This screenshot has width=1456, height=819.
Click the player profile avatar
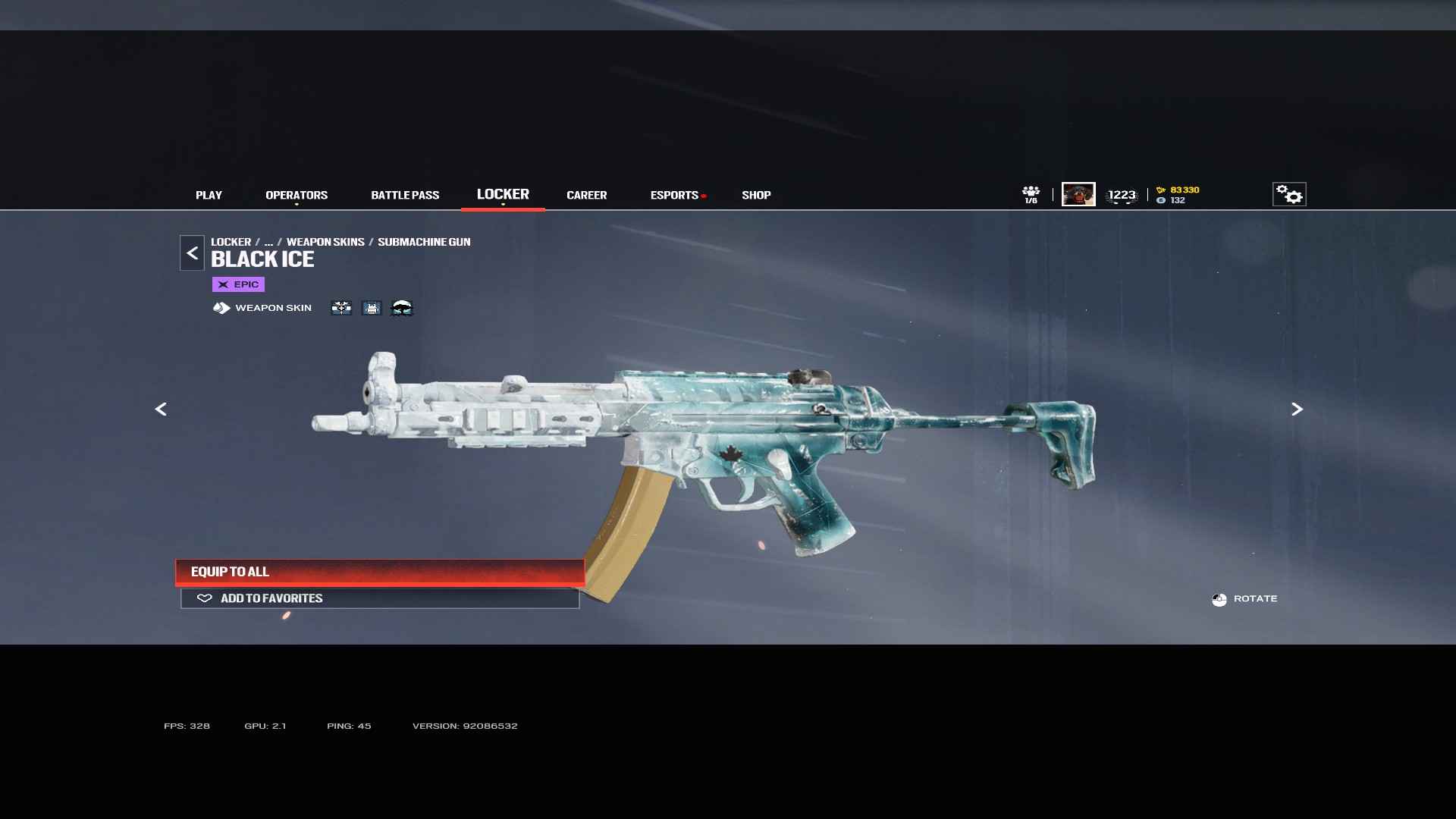(x=1078, y=194)
